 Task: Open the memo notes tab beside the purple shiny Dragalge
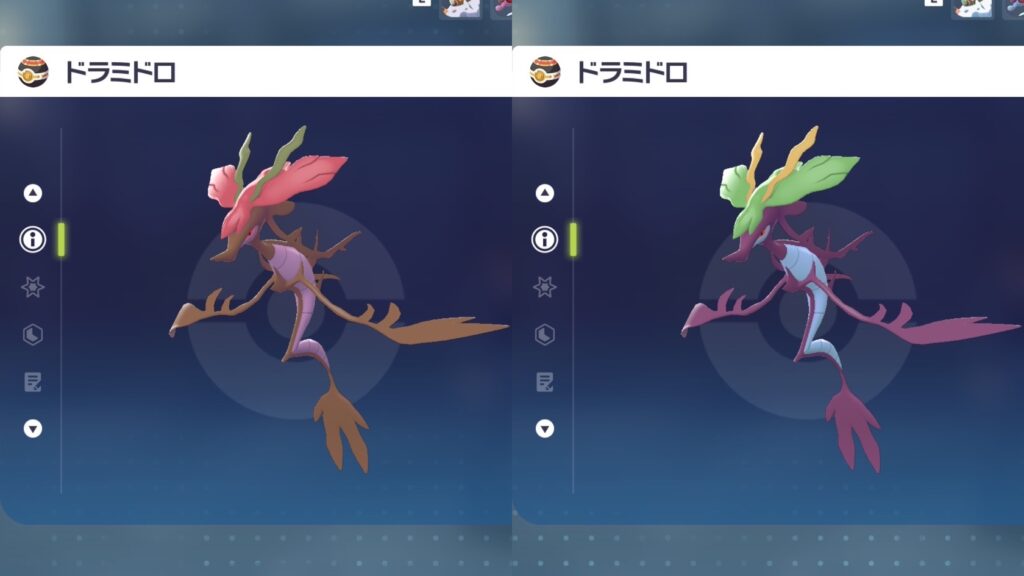[x=545, y=381]
